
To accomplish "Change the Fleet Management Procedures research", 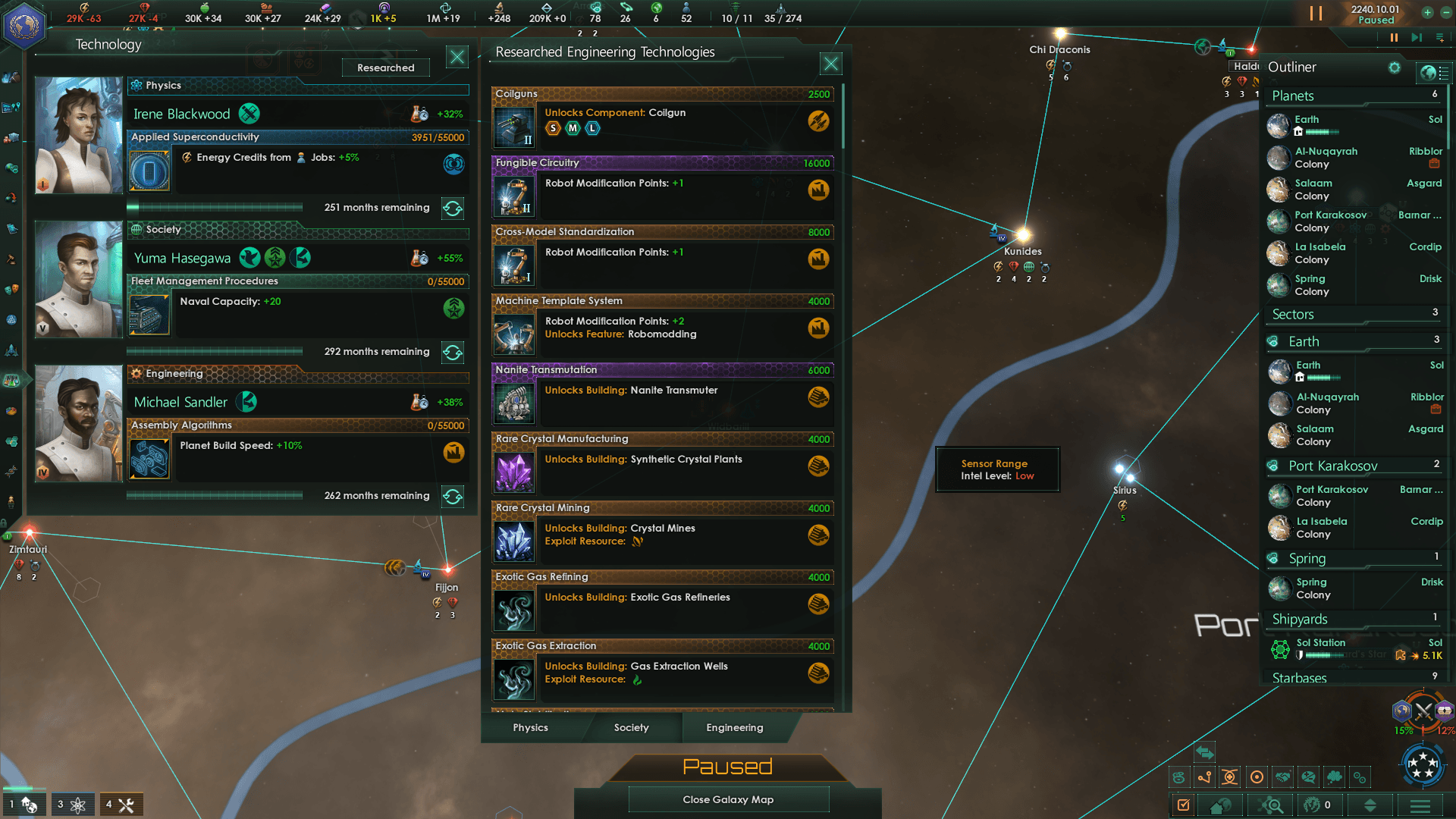I will click(453, 352).
